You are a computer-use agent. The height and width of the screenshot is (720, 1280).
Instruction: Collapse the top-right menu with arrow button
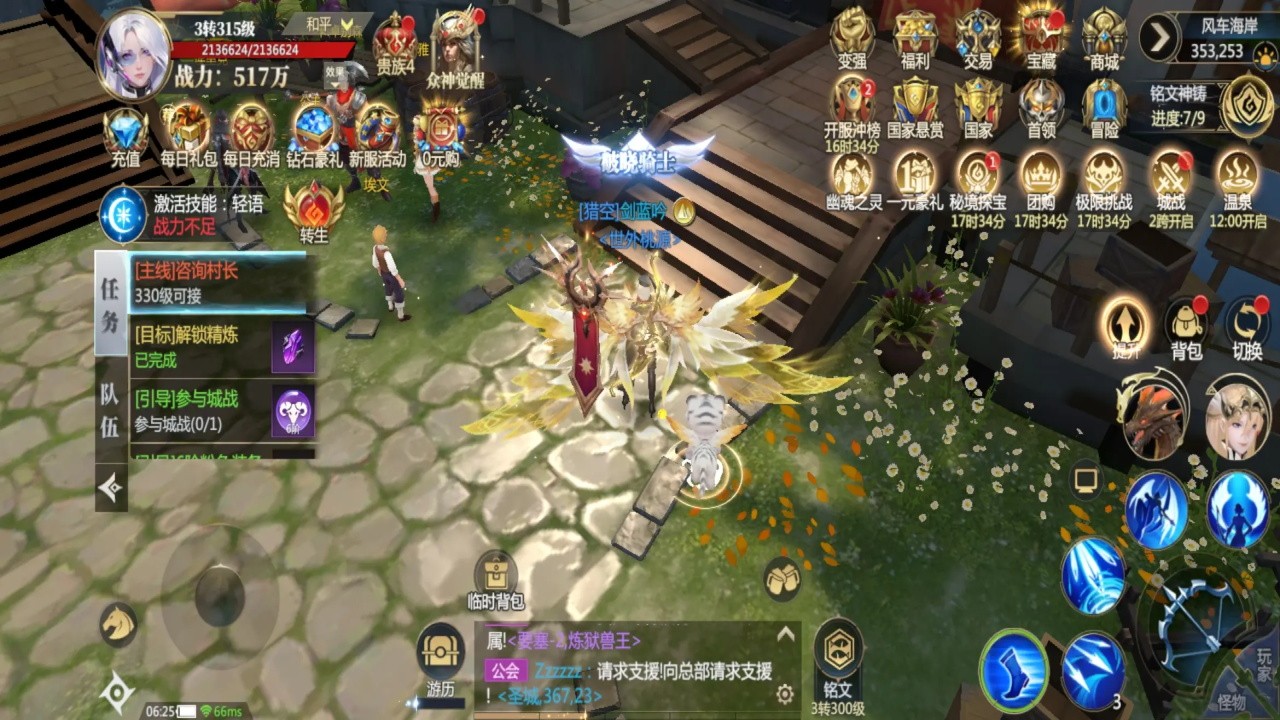click(x=1159, y=38)
